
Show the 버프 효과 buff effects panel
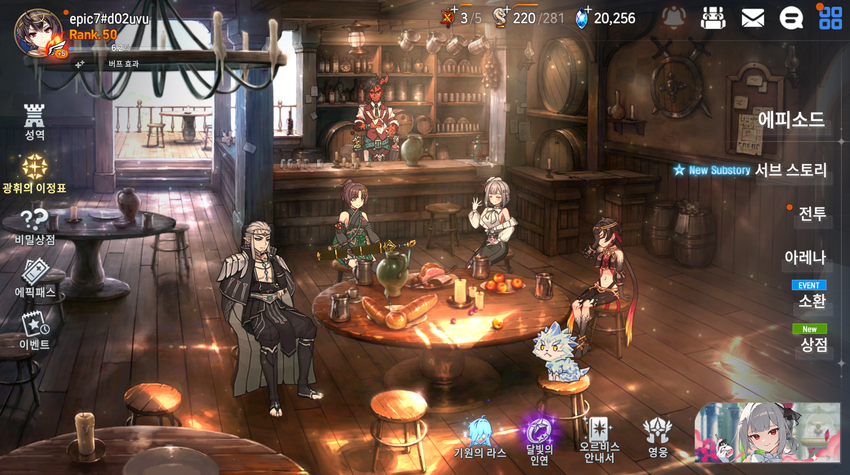[122, 63]
